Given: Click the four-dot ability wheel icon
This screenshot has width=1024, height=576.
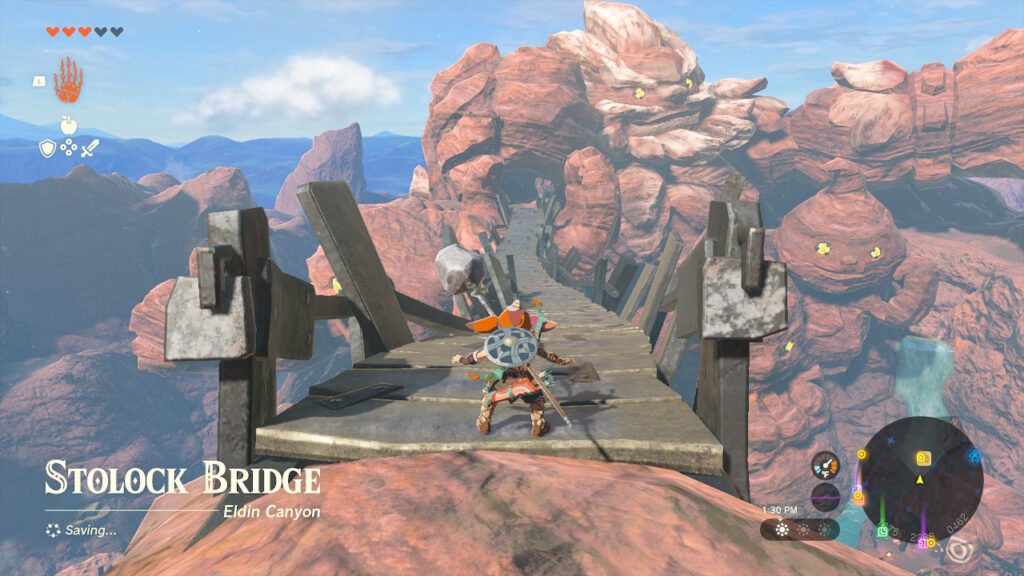Looking at the screenshot, I should point(69,149).
